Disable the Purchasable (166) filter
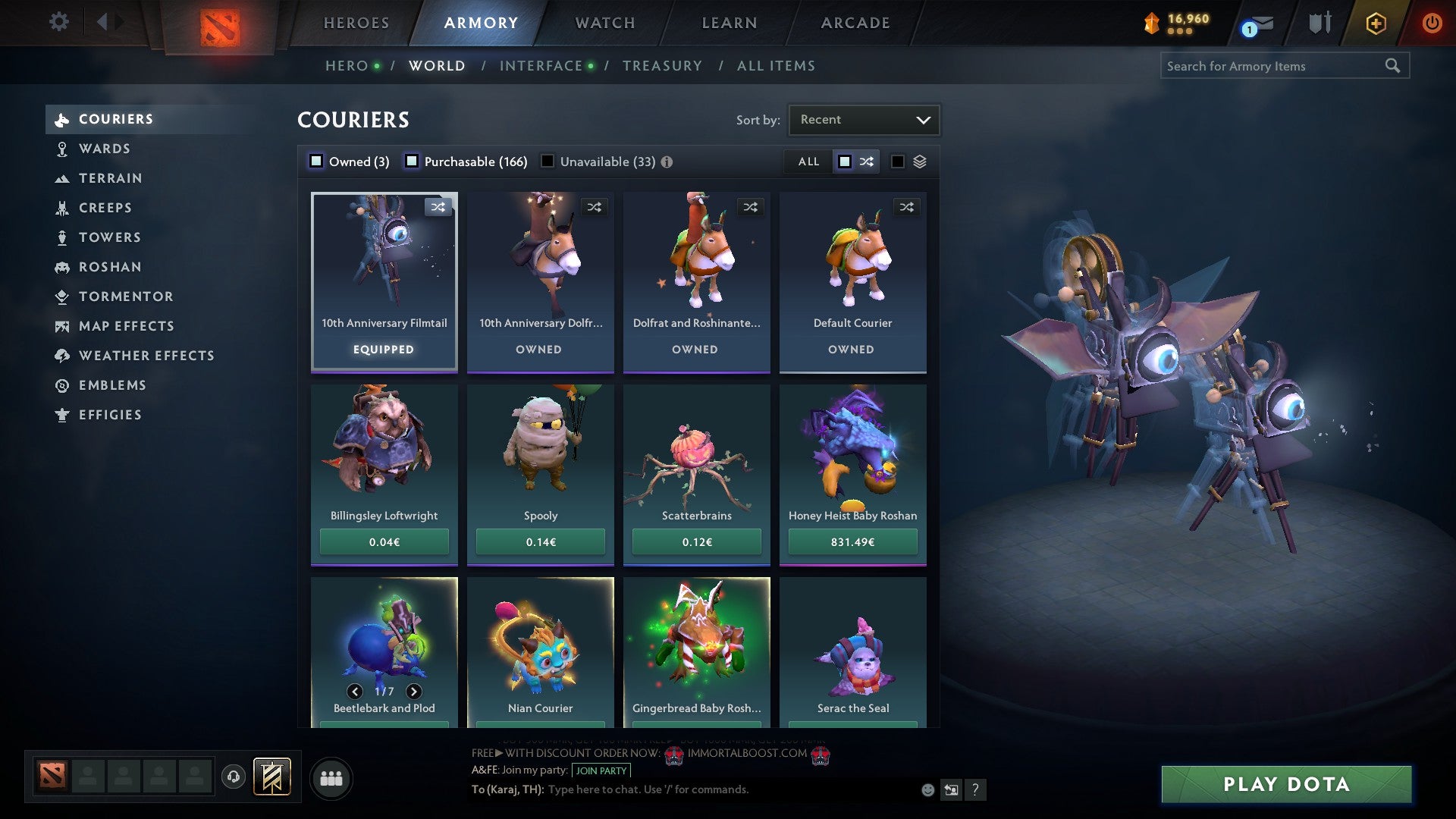The height and width of the screenshot is (819, 1456). tap(413, 162)
